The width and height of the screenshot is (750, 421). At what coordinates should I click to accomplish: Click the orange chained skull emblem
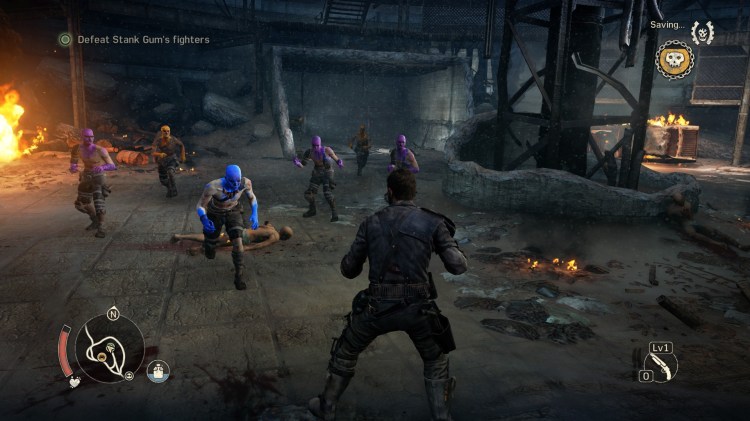[x=674, y=60]
